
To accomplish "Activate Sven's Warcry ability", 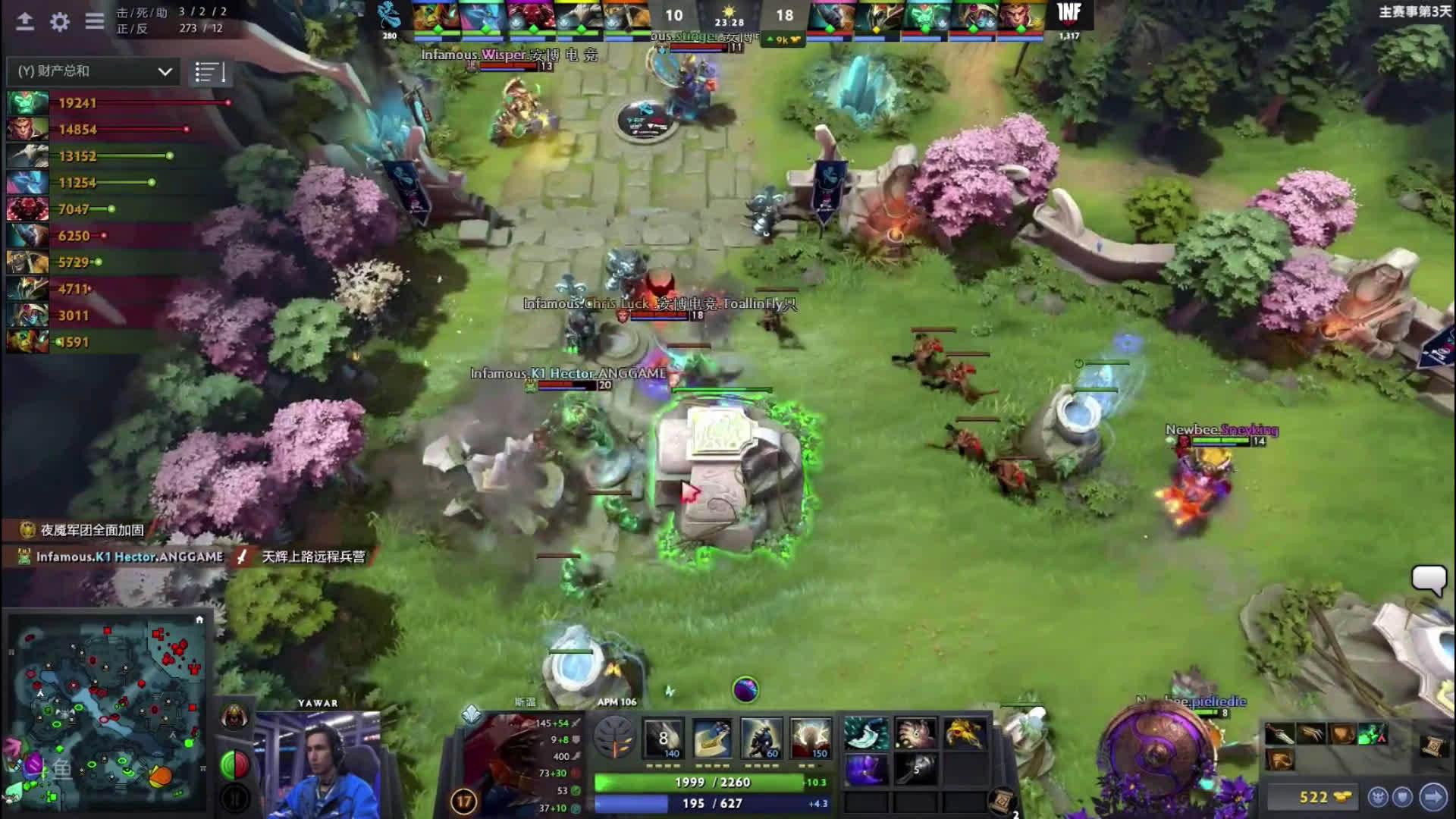I will tap(761, 738).
